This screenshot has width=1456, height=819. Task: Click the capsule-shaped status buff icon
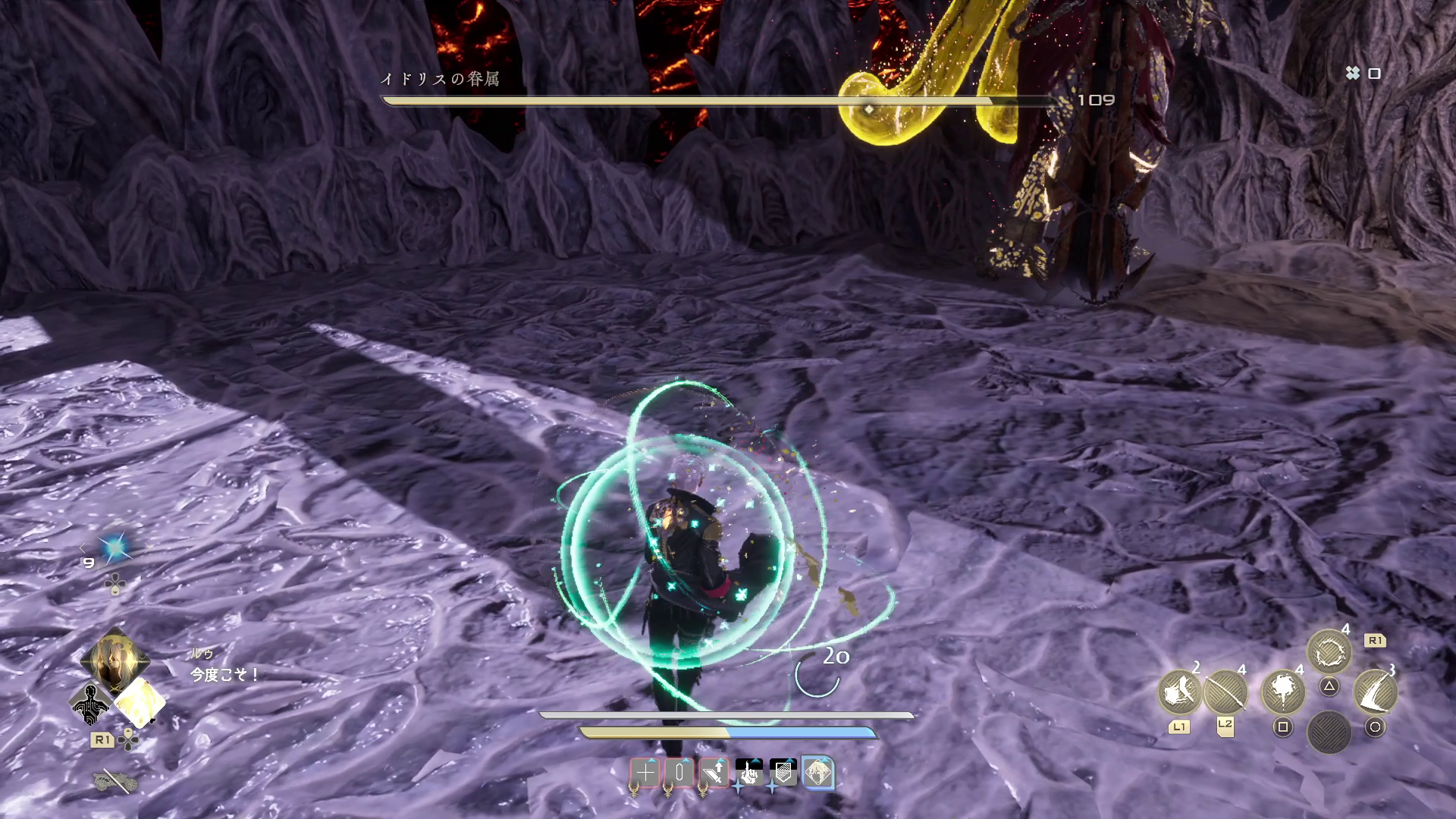[679, 773]
